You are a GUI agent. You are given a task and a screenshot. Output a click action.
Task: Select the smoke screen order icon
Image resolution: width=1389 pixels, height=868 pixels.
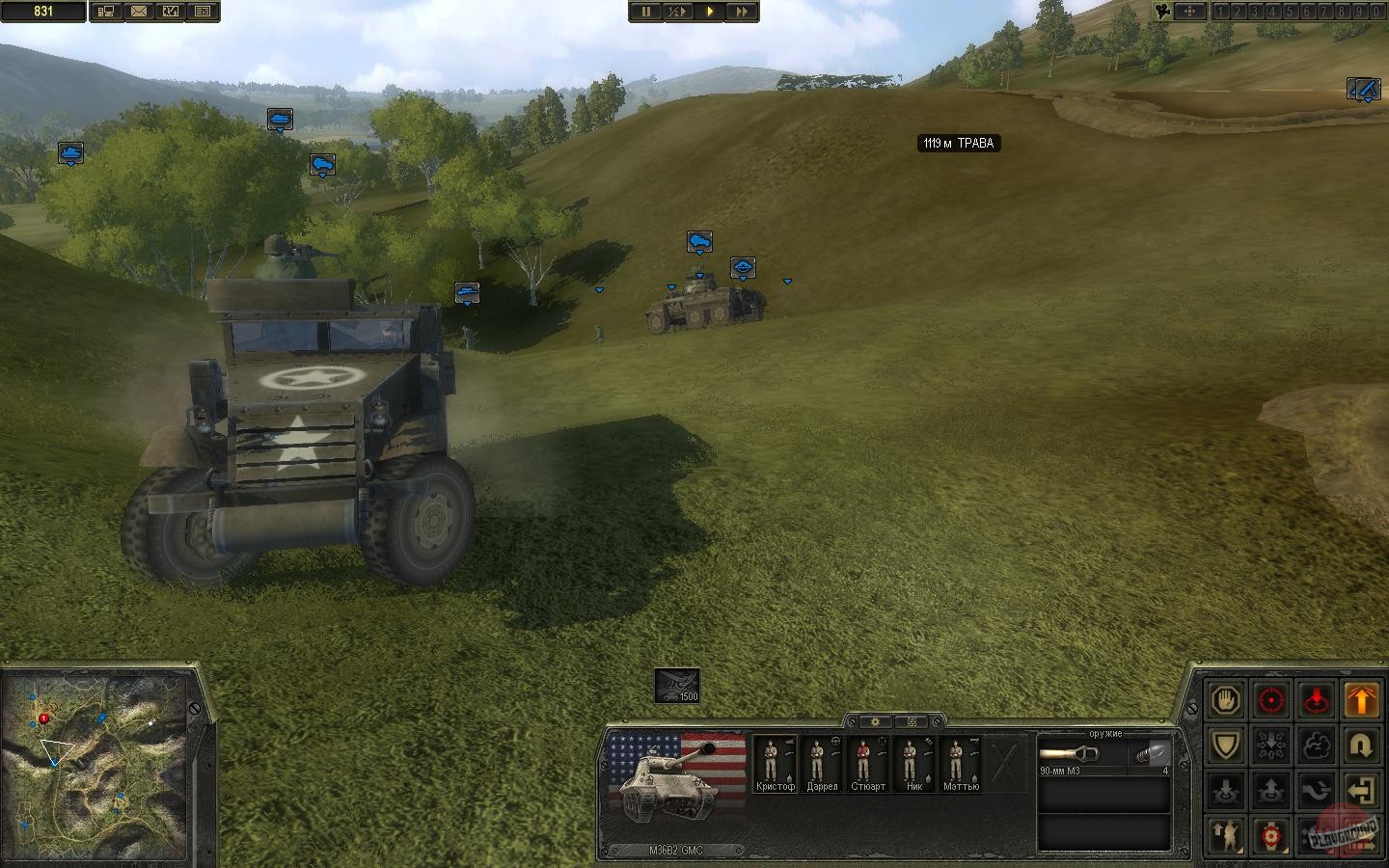(1316, 745)
